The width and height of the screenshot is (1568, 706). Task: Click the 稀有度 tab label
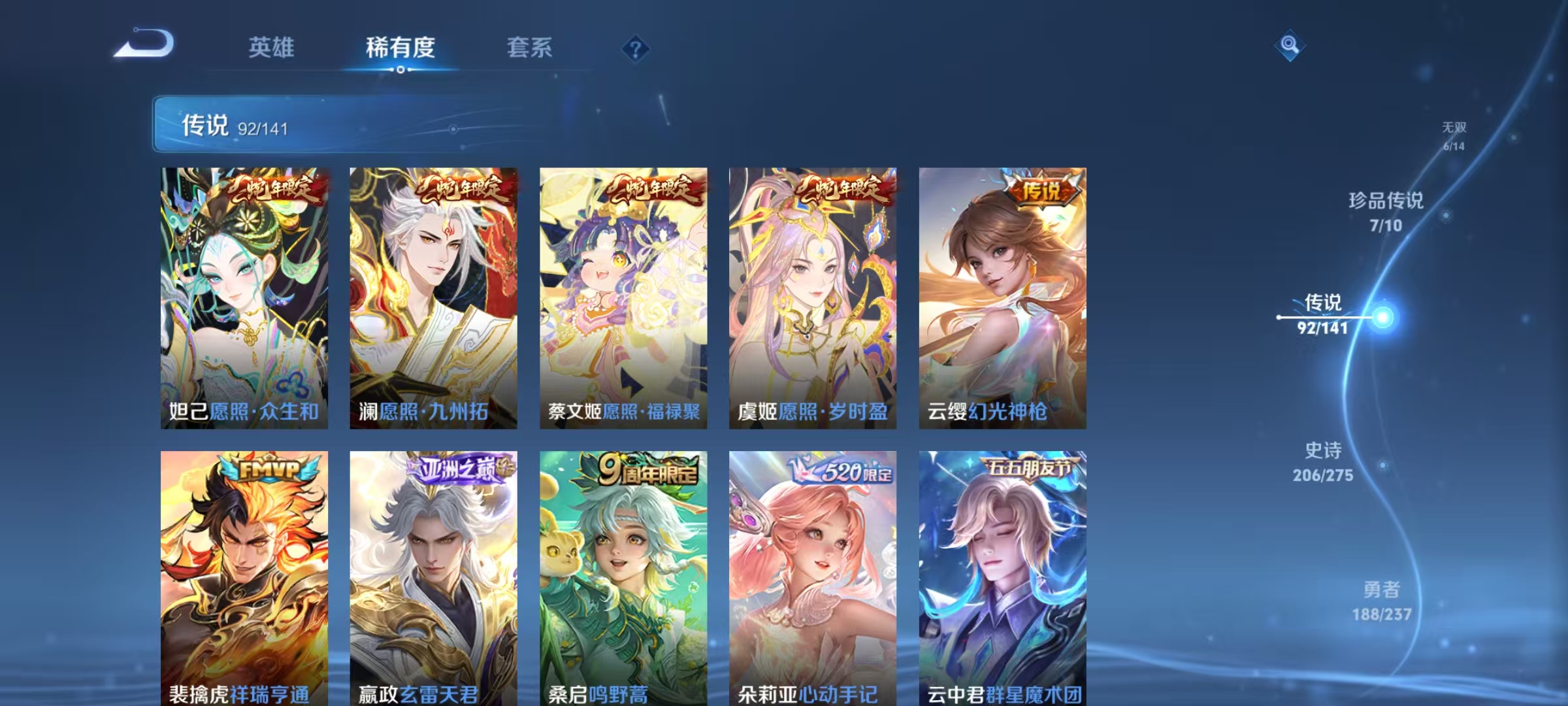(400, 47)
